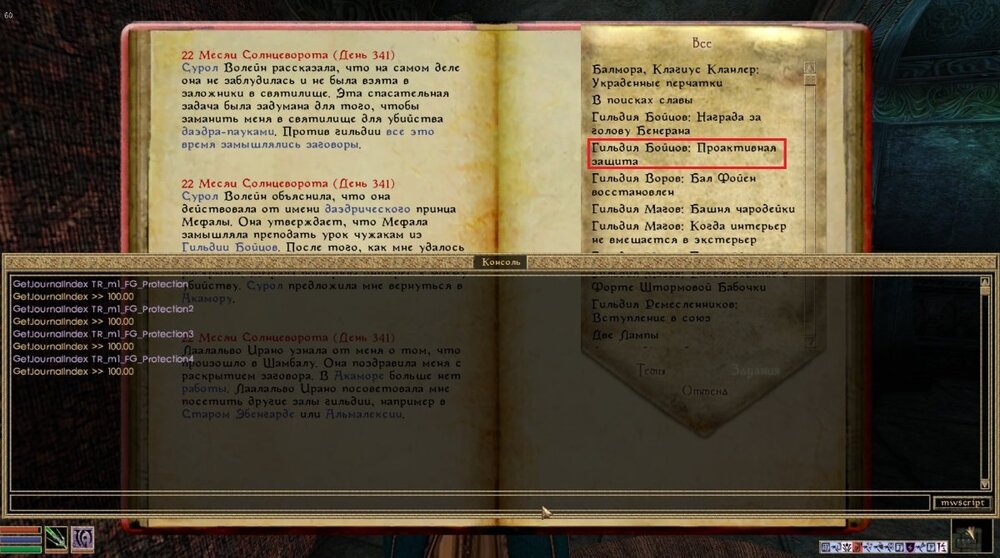Viewport: 1000px width, 558px height.
Task: Choose 'Балмора, Клагиус Кланлер: Украденные перчатки' quest
Action: pos(675,77)
